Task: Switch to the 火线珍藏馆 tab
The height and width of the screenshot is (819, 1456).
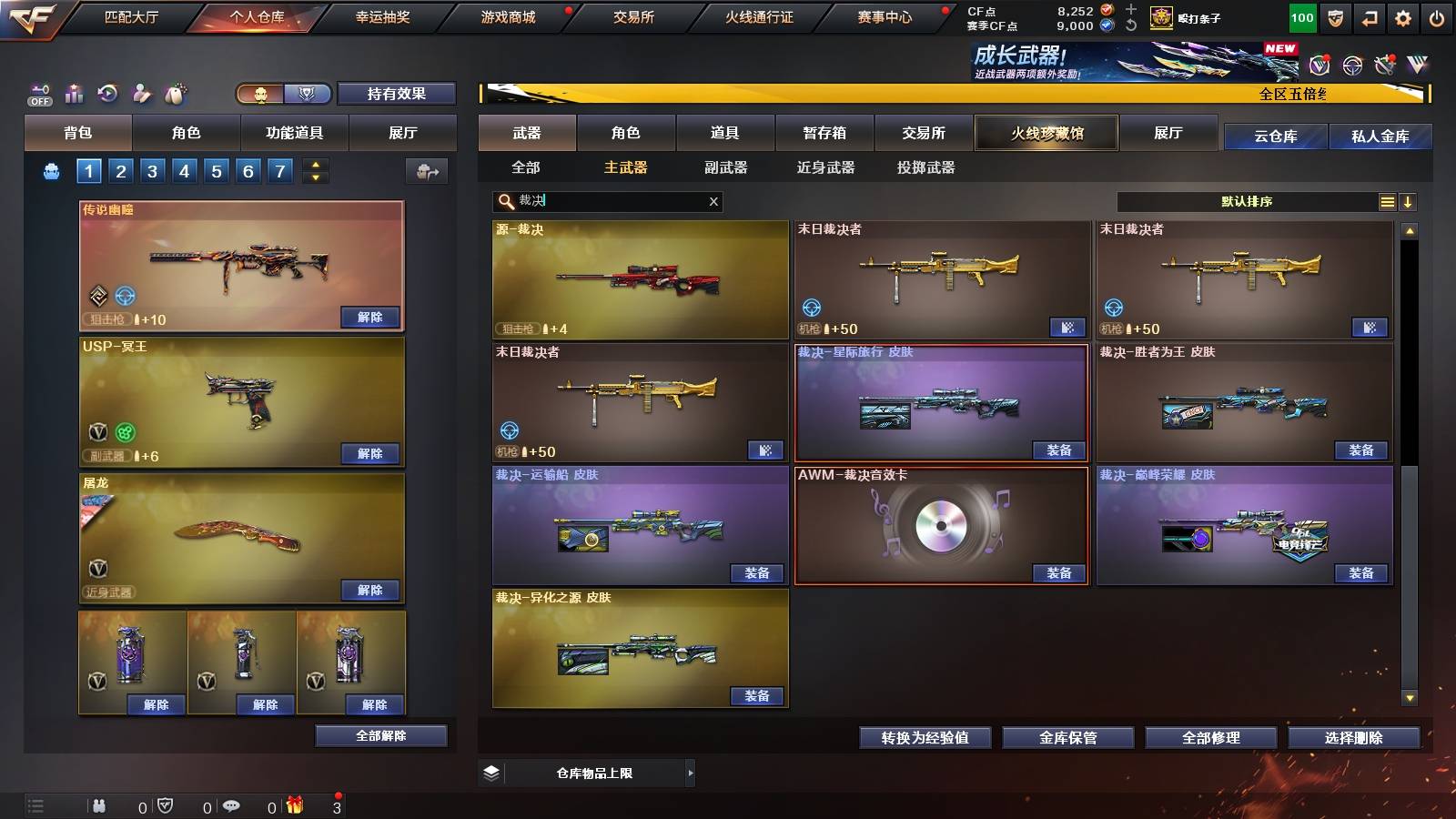Action: click(x=1046, y=133)
